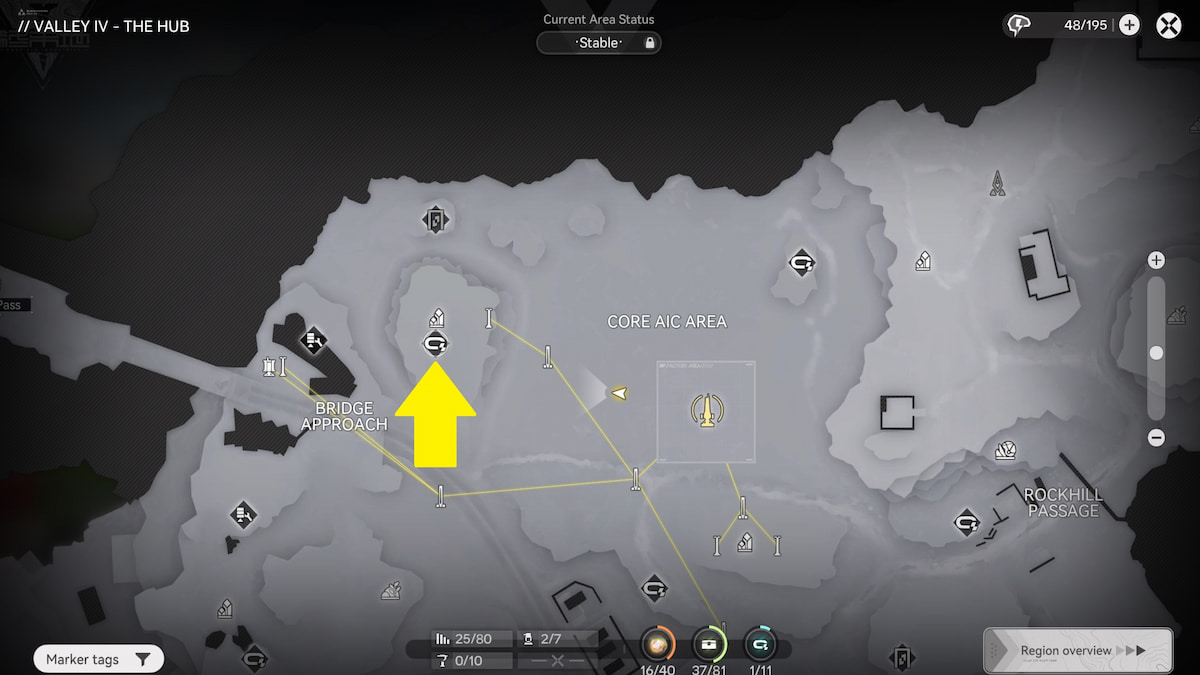Screen dimensions: 1200x675
Task: Click the map zoom slider handle
Action: click(1156, 353)
